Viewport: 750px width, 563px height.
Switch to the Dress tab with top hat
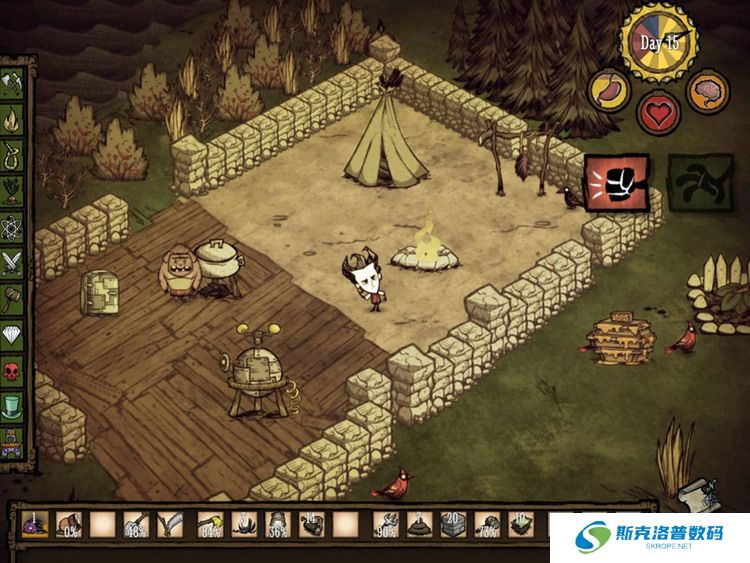click(14, 407)
